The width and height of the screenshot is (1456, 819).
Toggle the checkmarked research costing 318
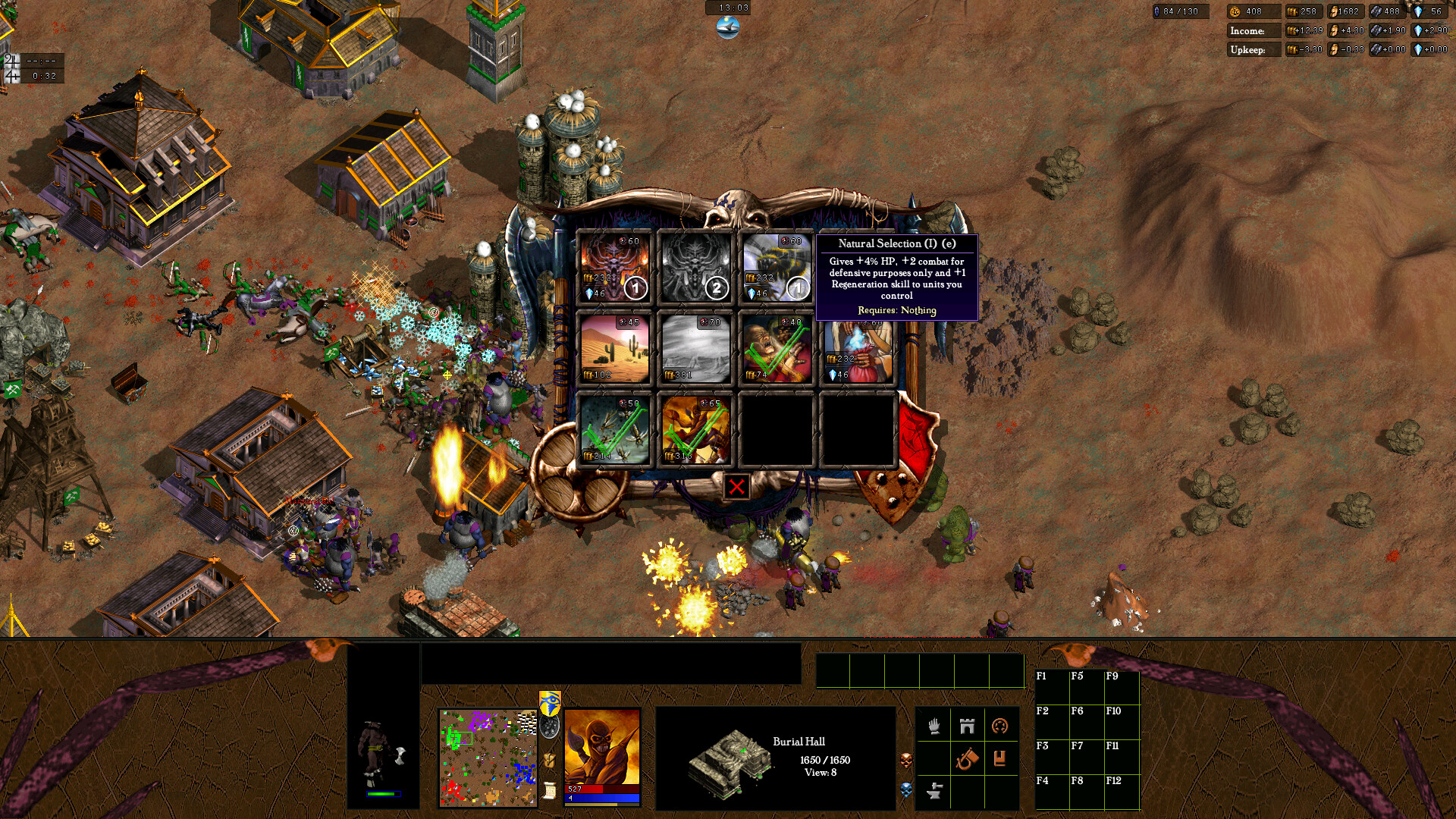695,427
